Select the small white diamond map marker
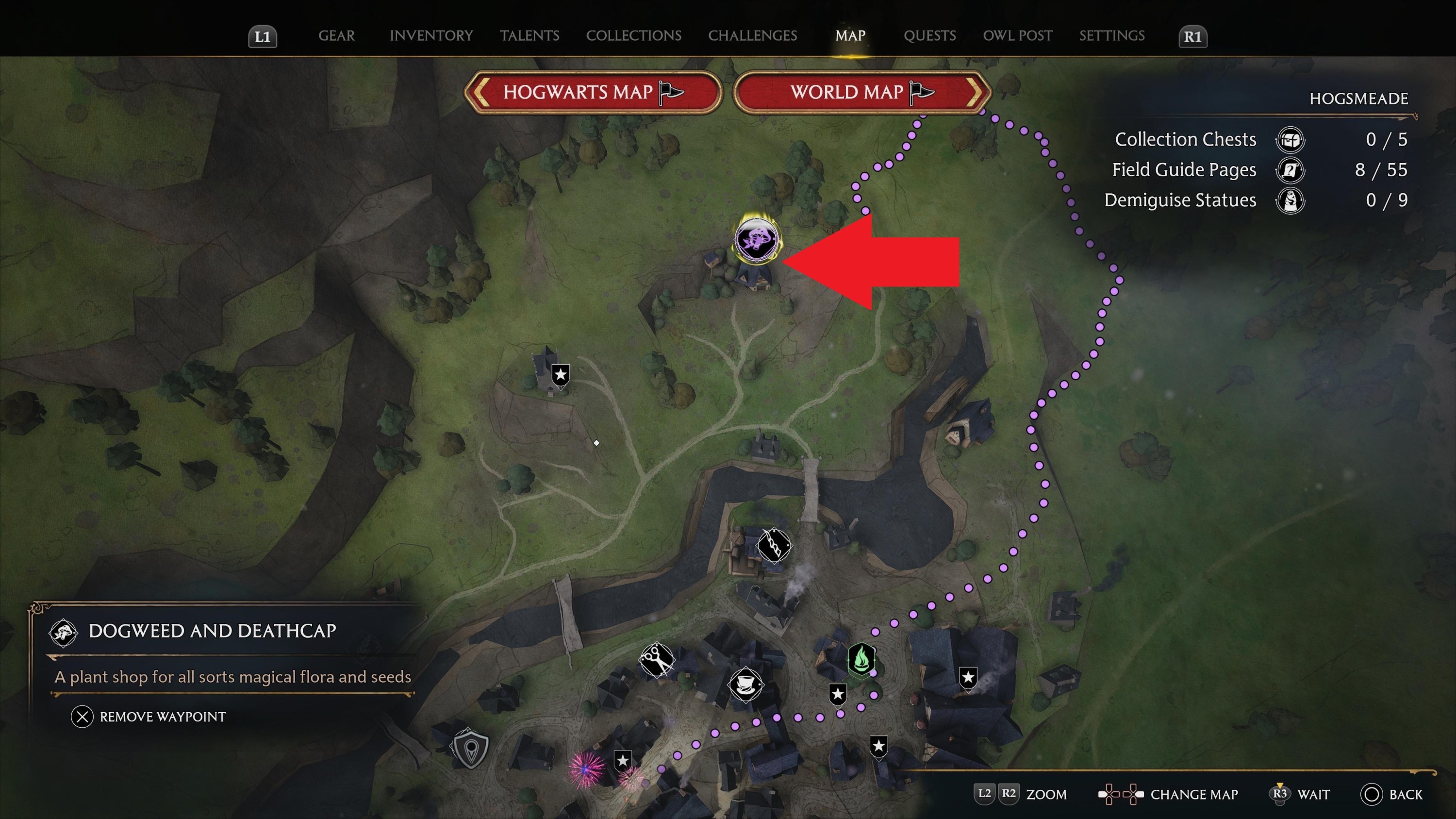This screenshot has height=819, width=1456. [x=597, y=443]
